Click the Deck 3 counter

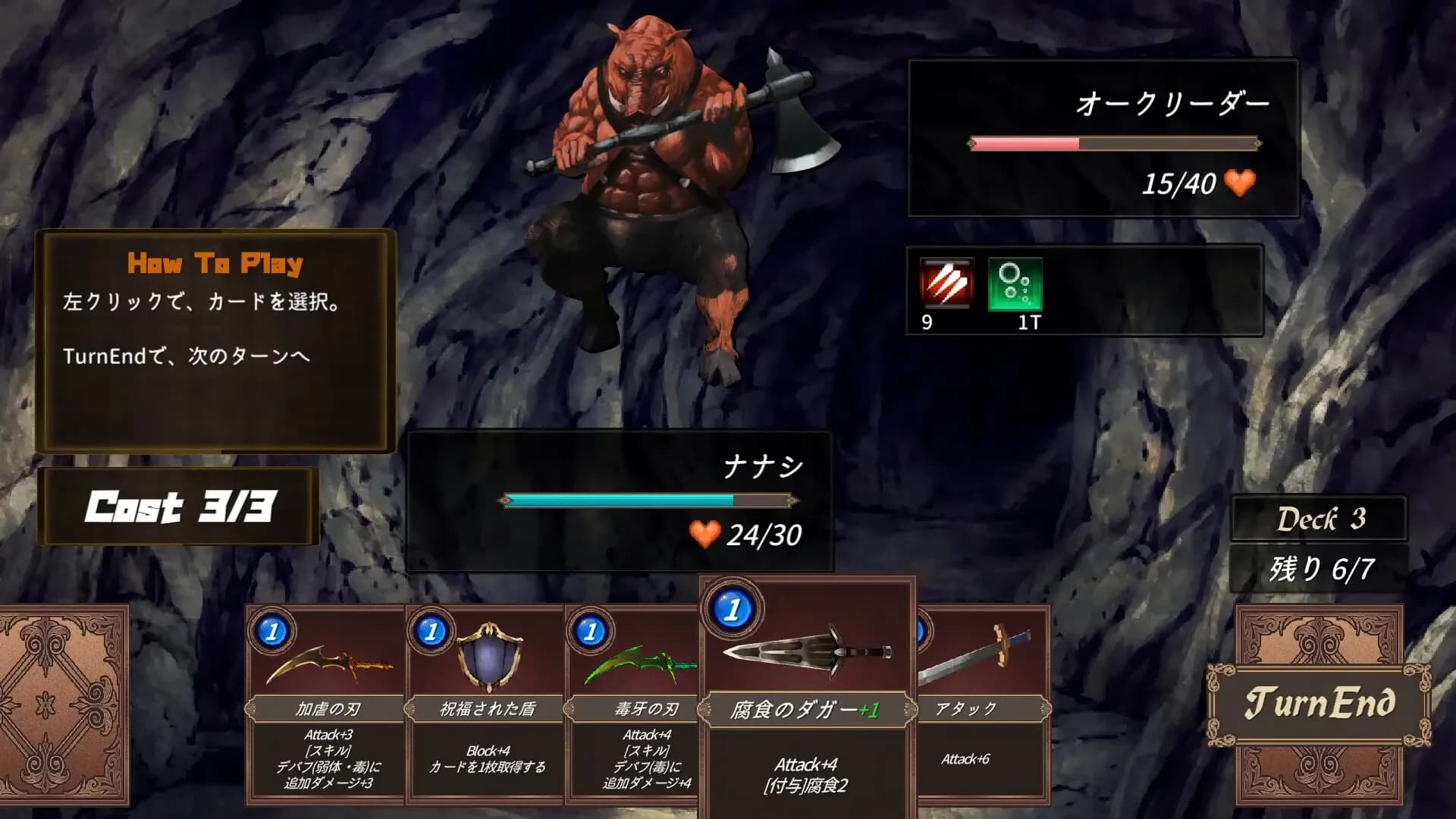click(x=1319, y=519)
